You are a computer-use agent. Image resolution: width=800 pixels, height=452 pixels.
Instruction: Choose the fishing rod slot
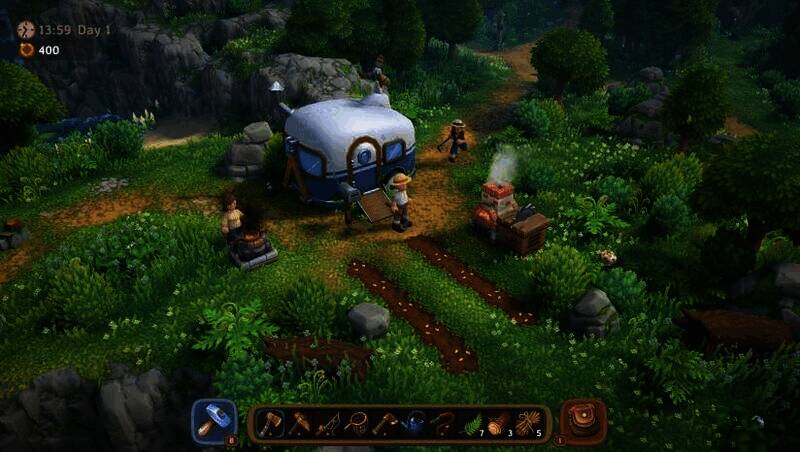pos(328,423)
